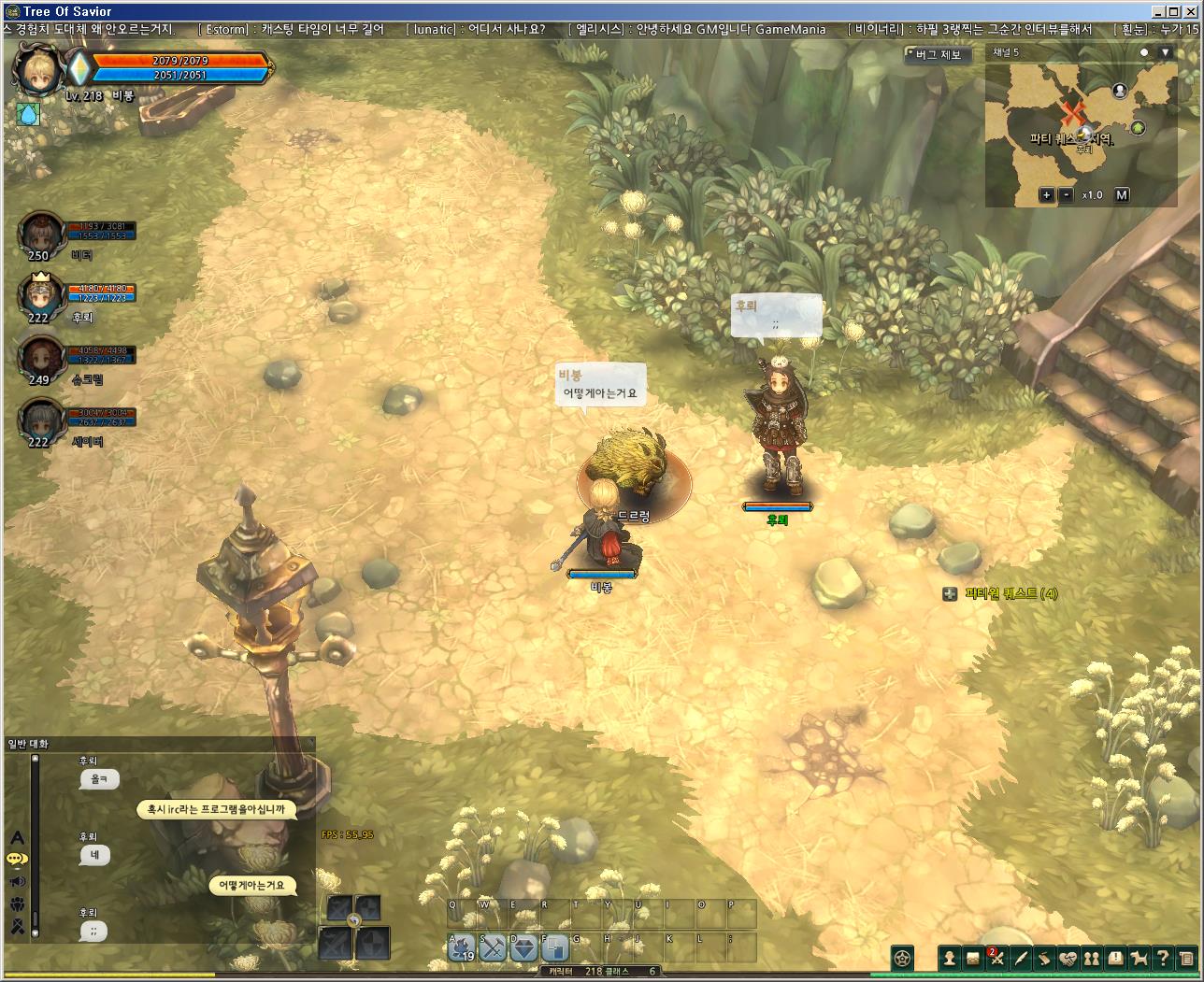Activate the skill in hotbar slot A
The height and width of the screenshot is (982, 1204).
[463, 946]
